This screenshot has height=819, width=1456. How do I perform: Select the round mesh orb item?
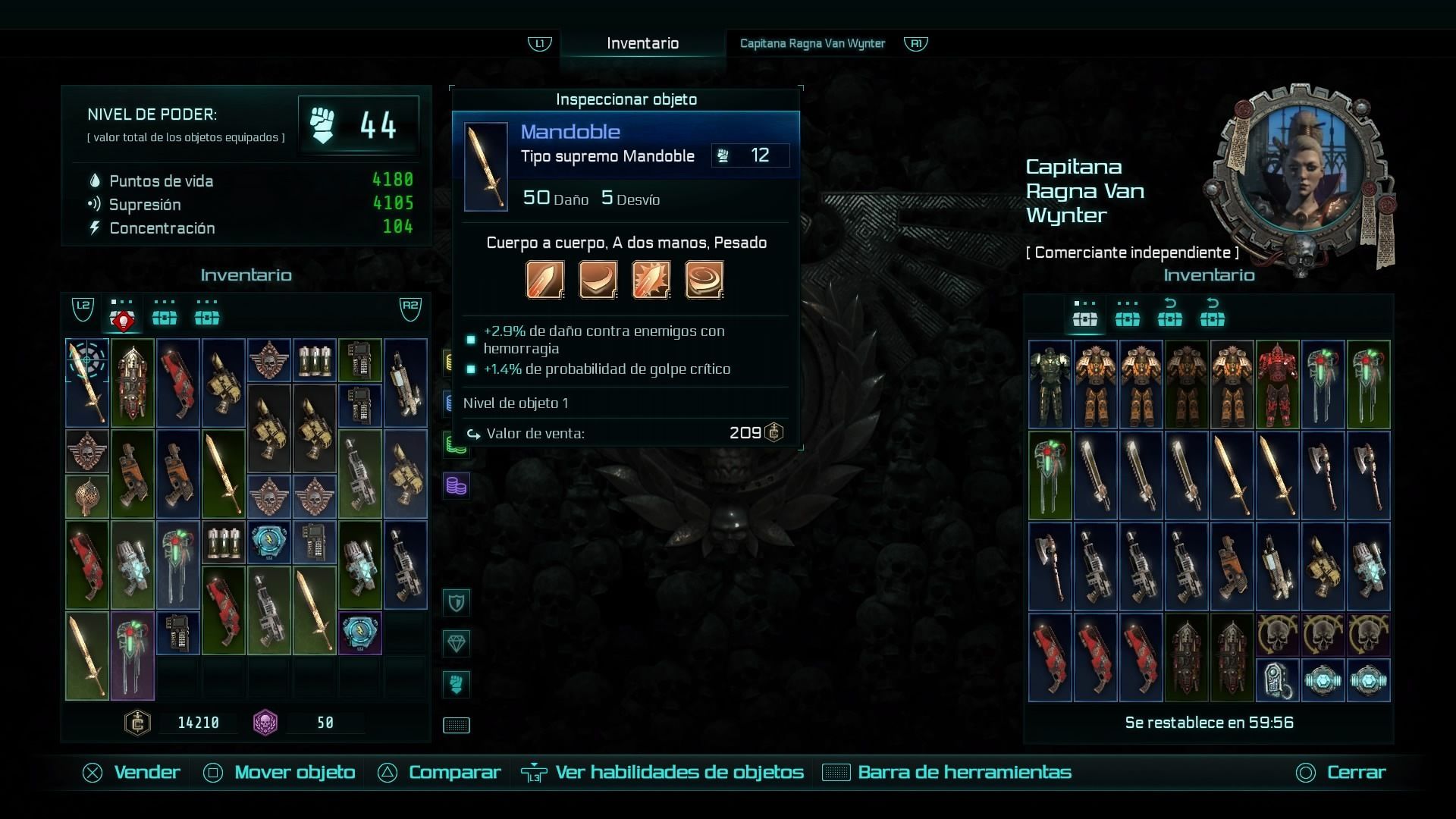87,497
